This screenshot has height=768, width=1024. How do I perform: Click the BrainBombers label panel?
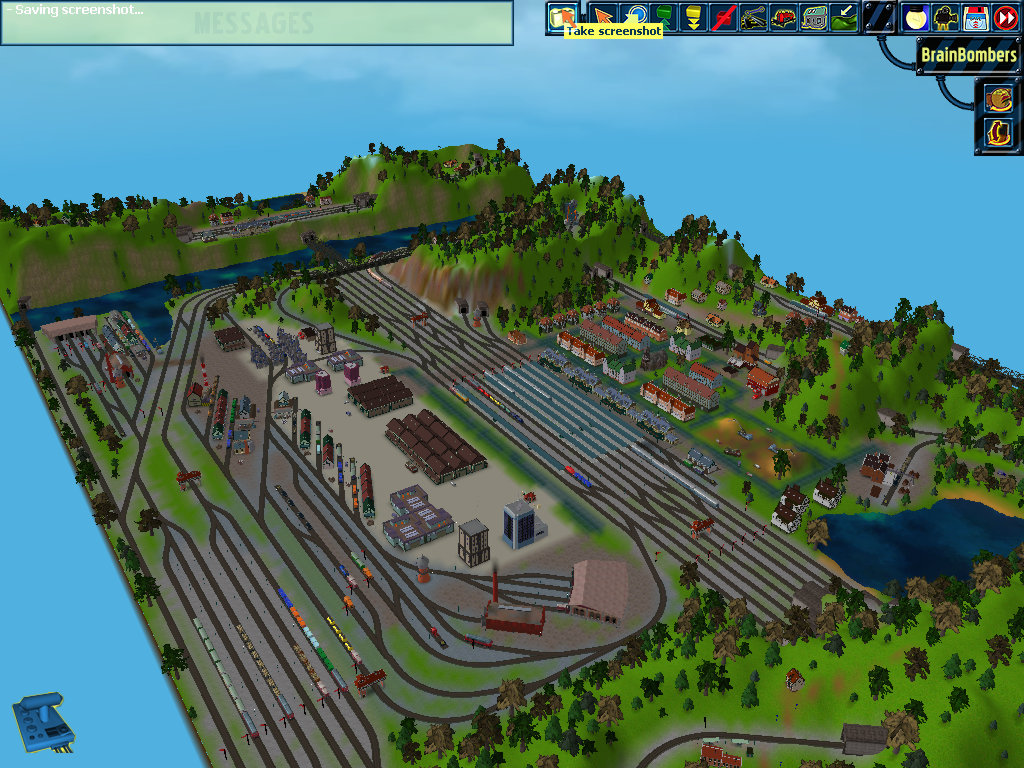968,55
